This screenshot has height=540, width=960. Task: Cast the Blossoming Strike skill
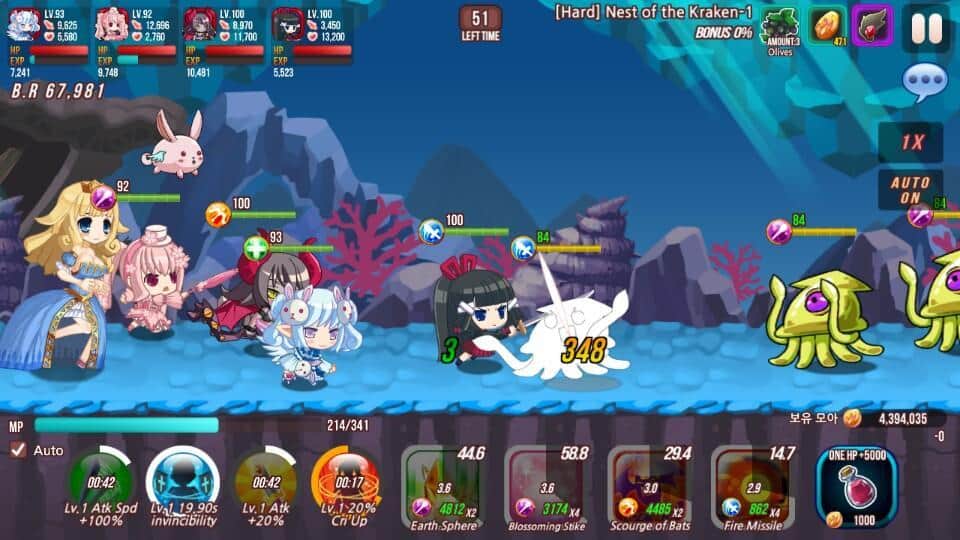click(546, 488)
